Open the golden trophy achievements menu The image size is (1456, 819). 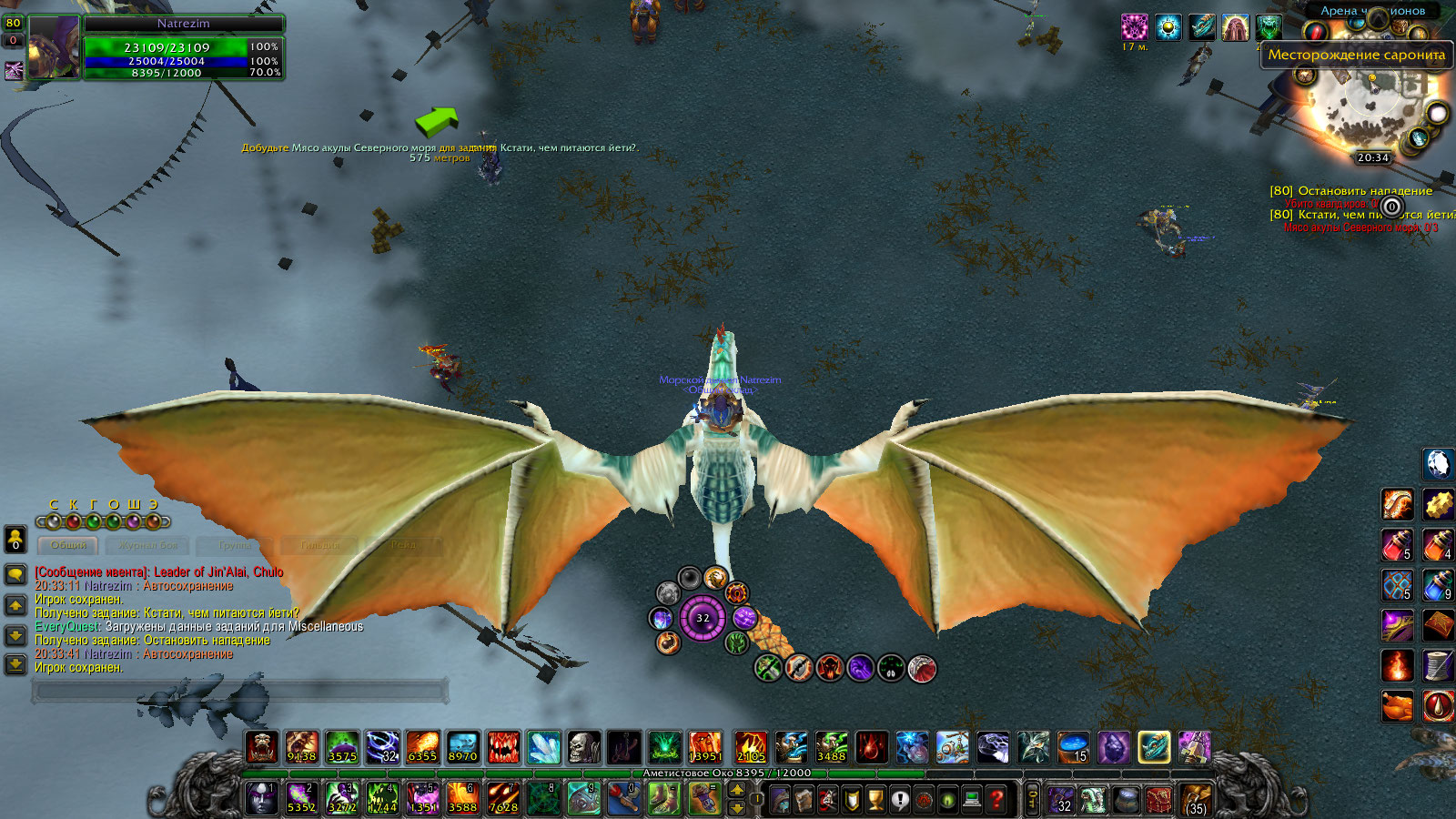pos(875,800)
